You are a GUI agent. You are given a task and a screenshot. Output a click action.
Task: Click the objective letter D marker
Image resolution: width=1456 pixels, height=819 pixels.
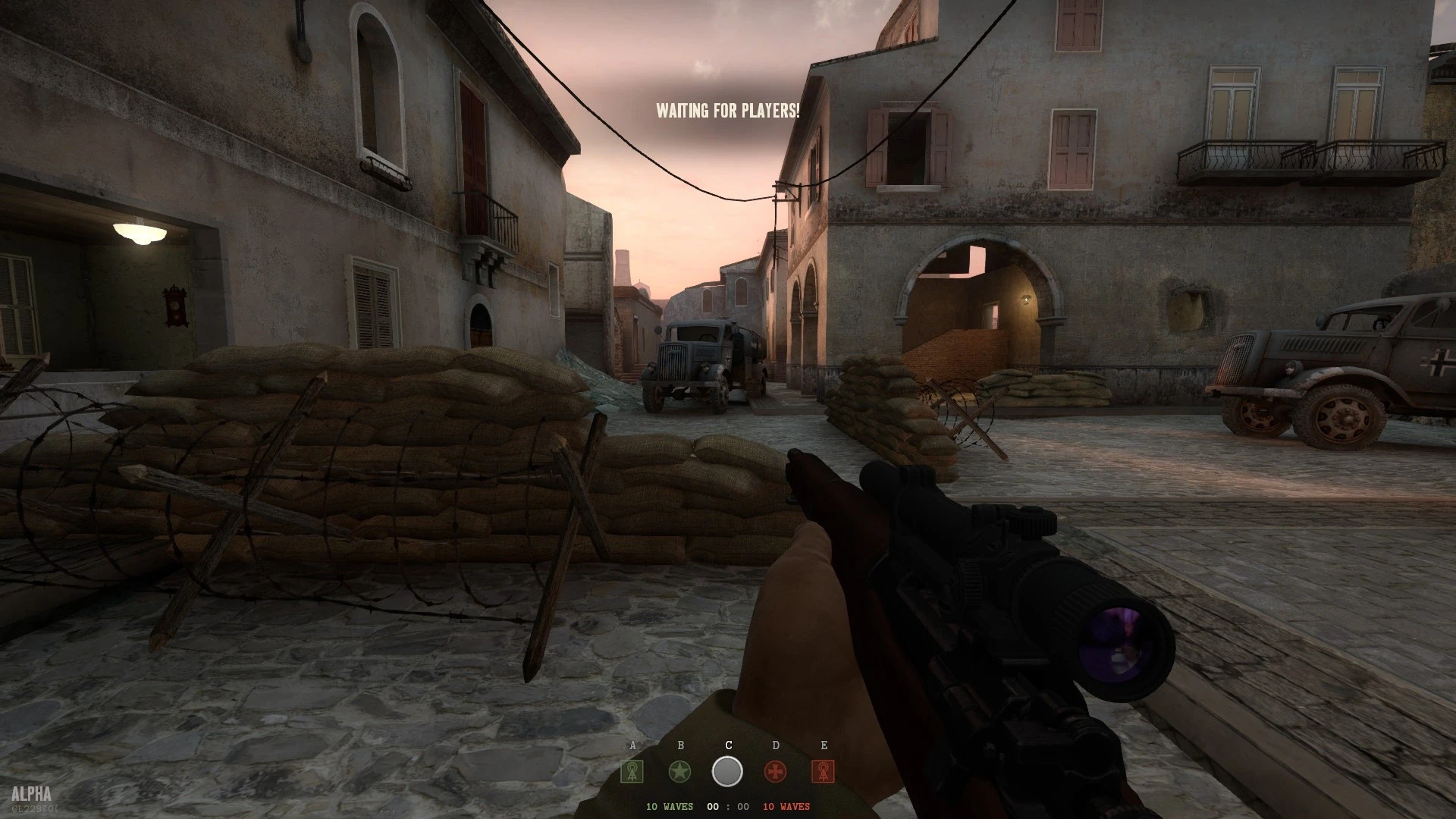point(775,745)
